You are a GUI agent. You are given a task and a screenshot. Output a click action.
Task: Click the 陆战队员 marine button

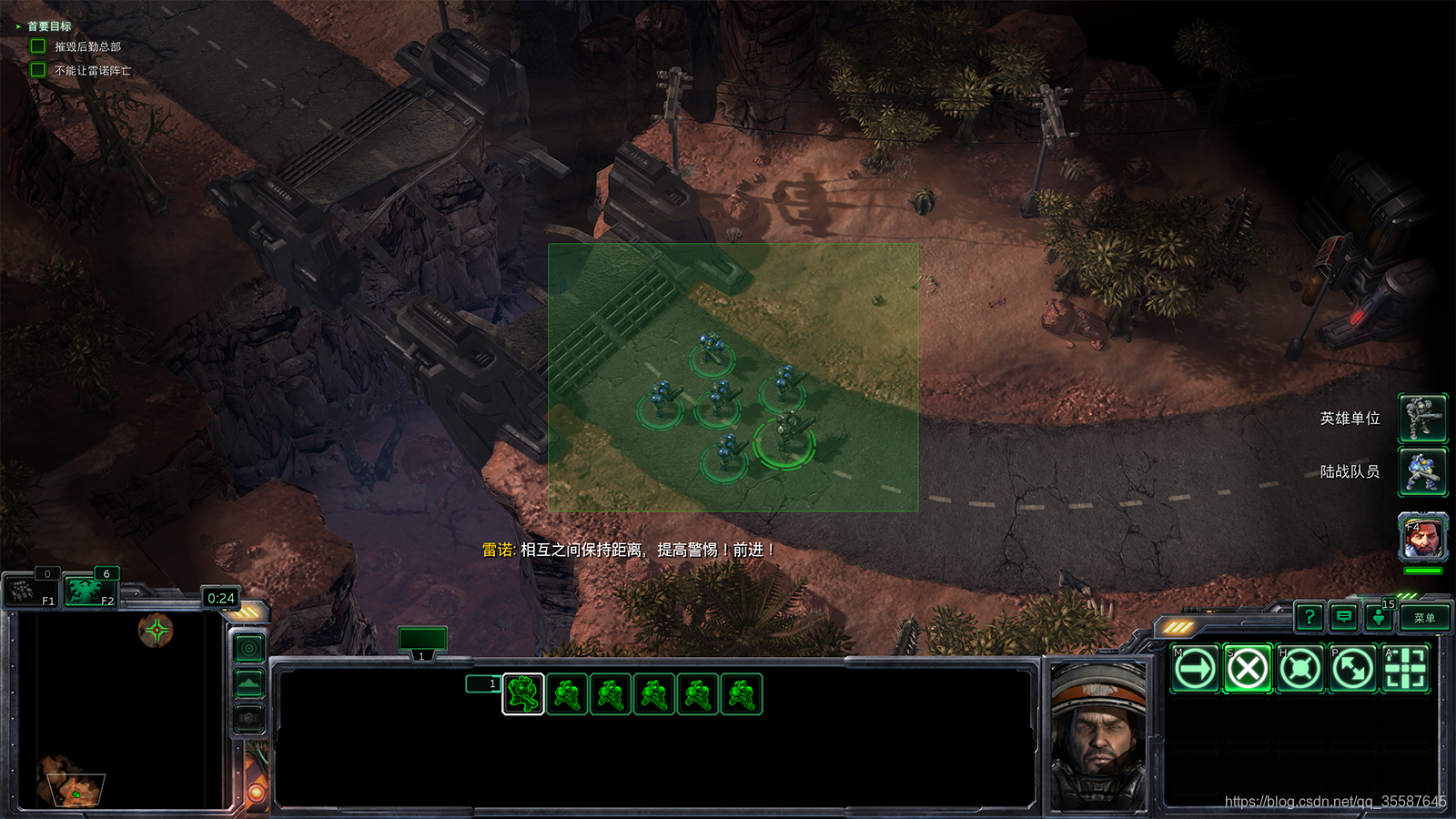pos(1422,471)
